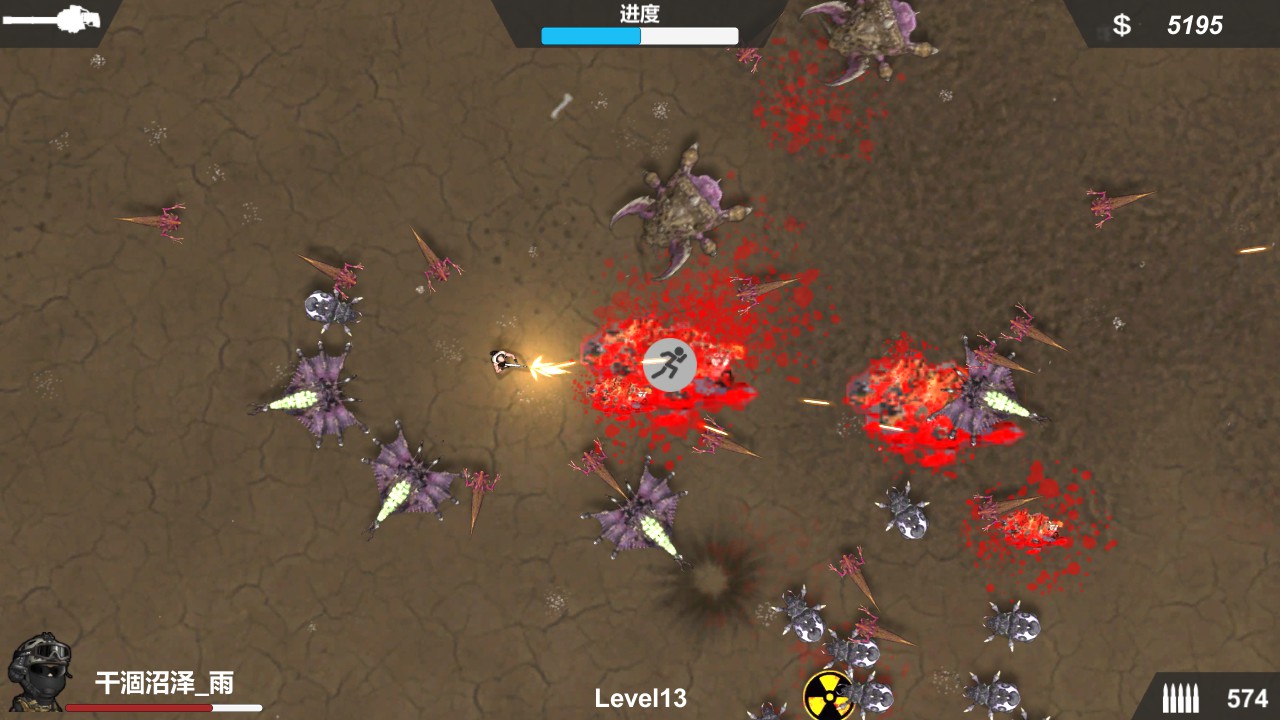Click the dollar sign currency icon

click(1122, 24)
